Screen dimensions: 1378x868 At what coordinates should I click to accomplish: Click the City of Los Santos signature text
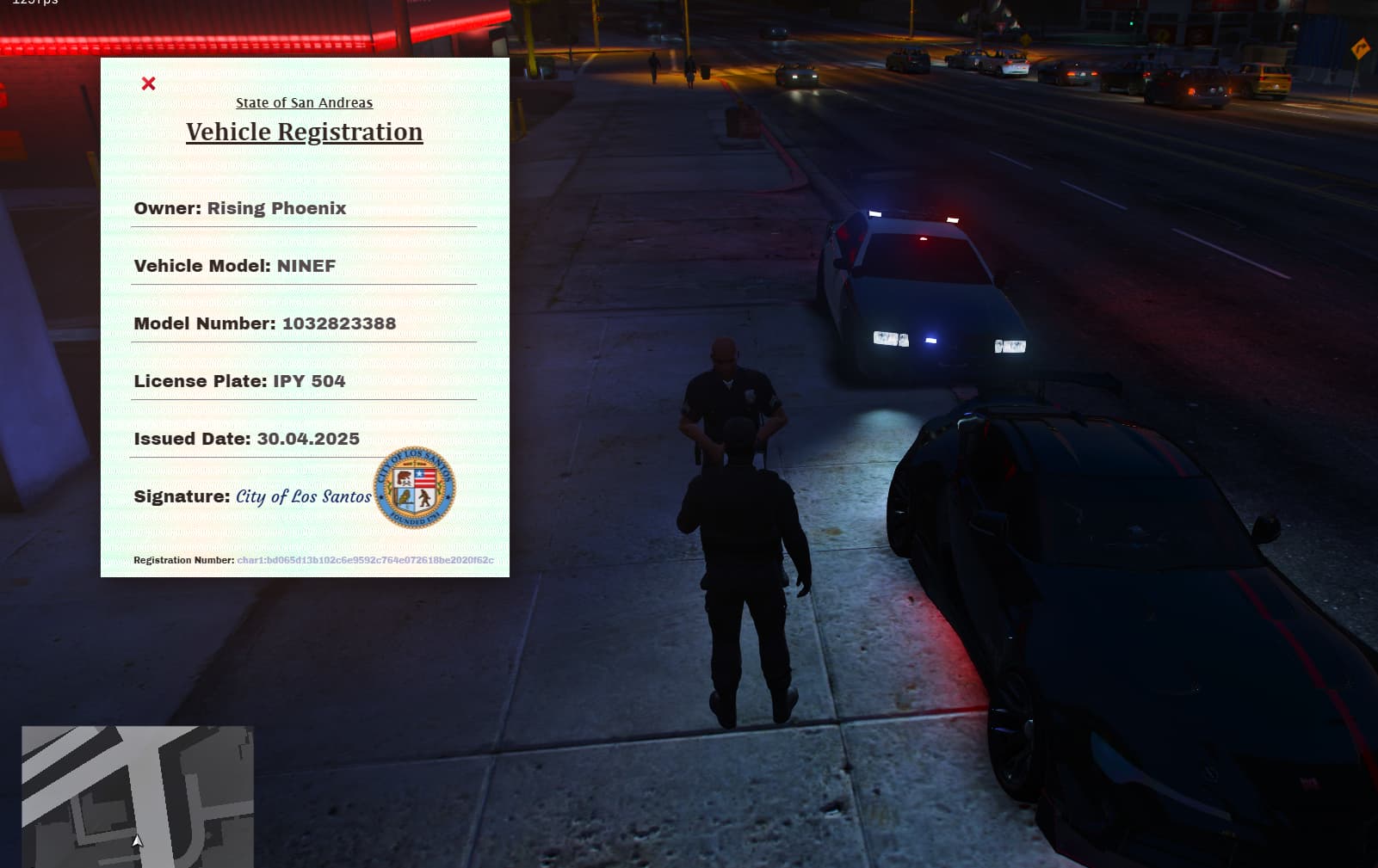(303, 497)
